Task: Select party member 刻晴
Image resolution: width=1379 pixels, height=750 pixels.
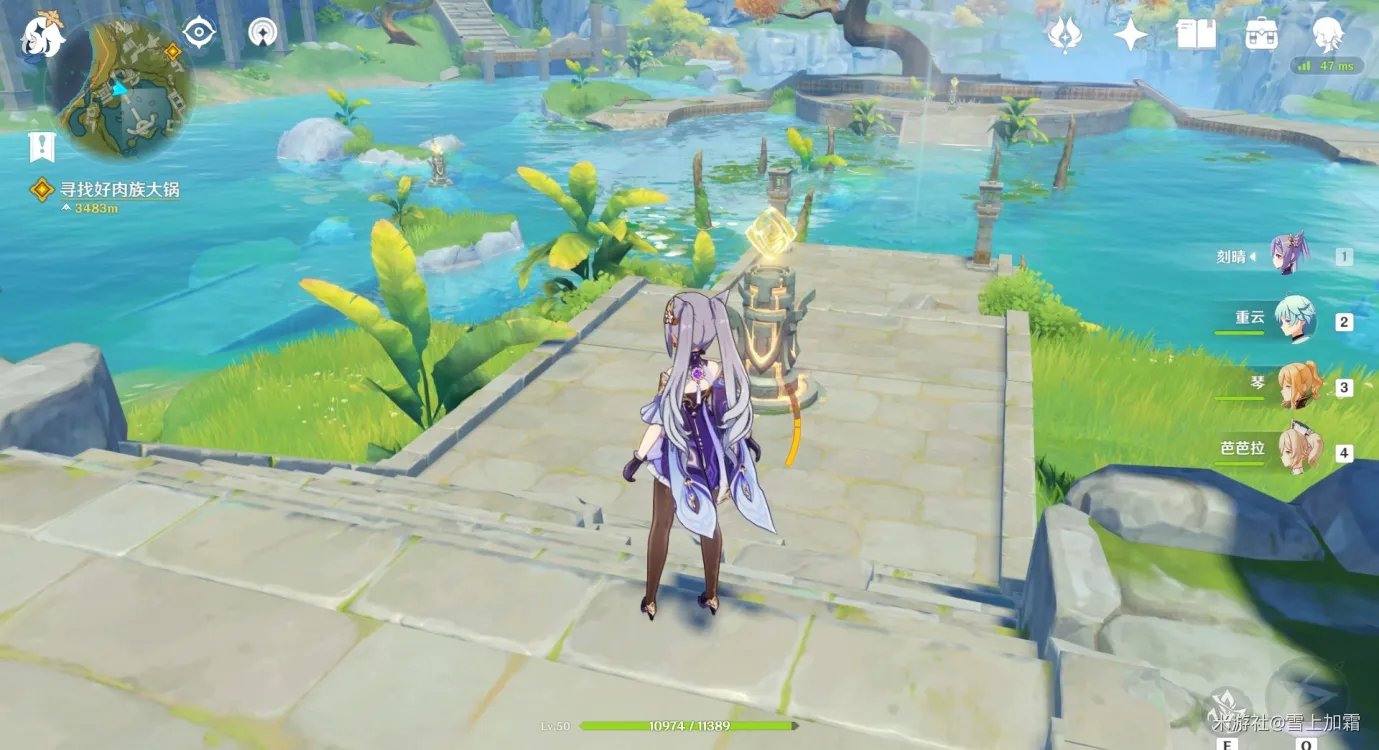Action: (1287, 255)
